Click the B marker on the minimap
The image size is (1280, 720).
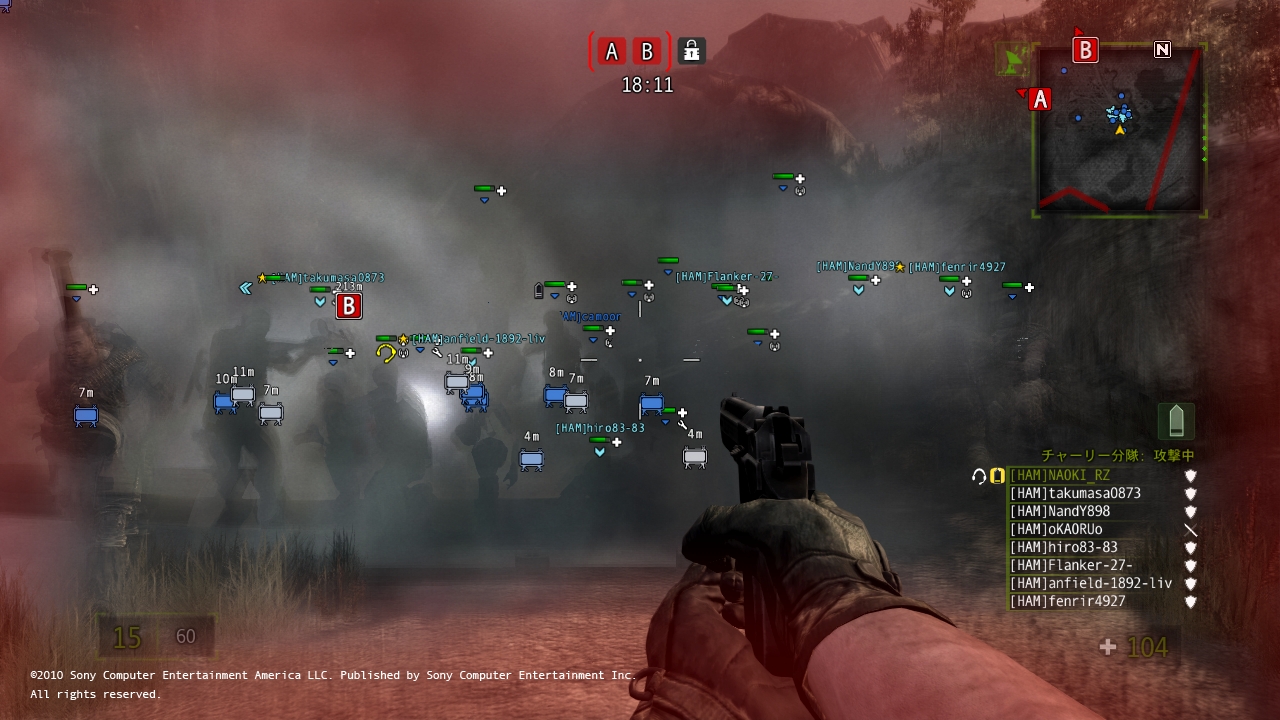[x=1085, y=49]
